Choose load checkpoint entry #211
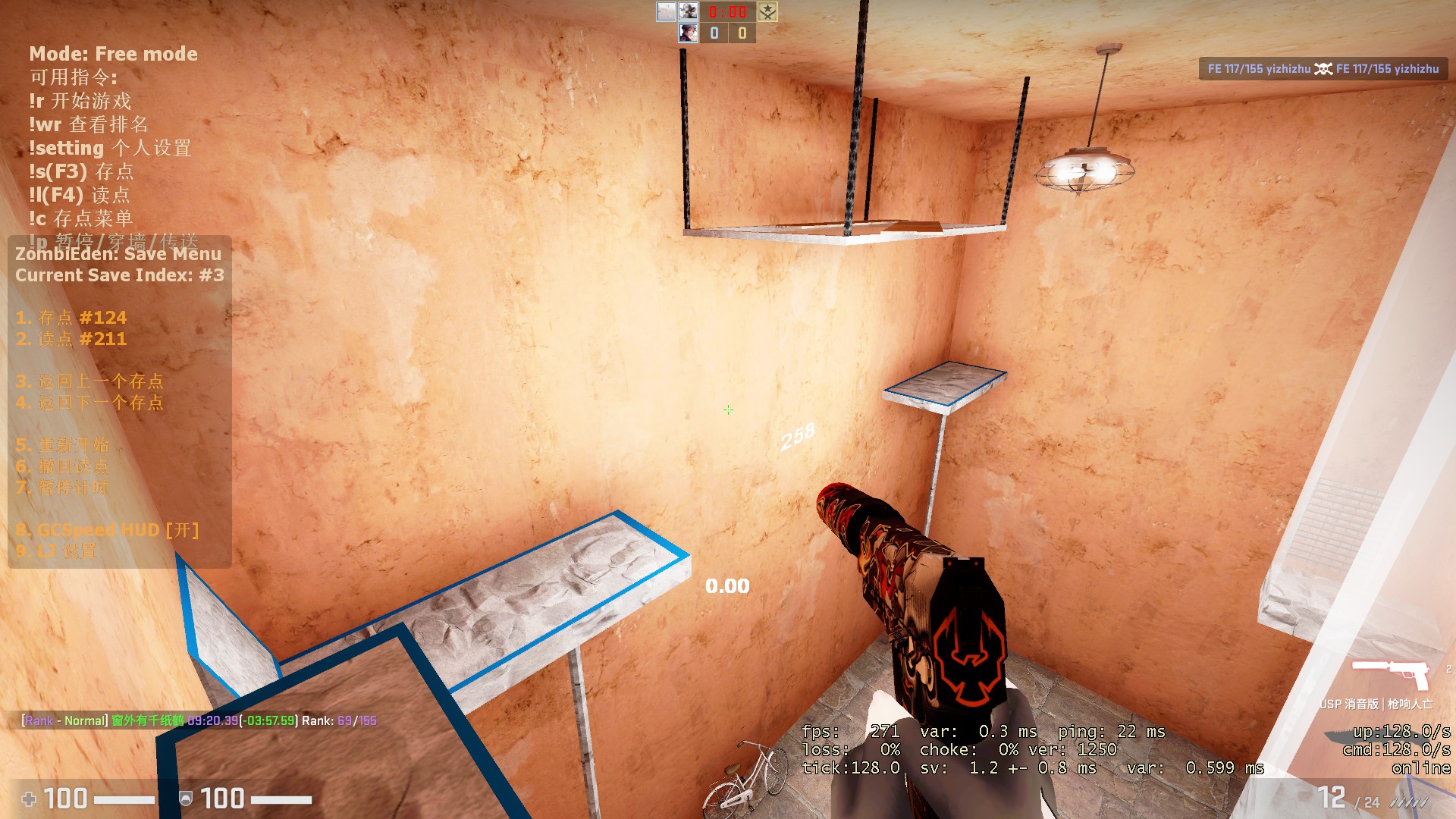The image size is (1456, 819). coord(71,339)
